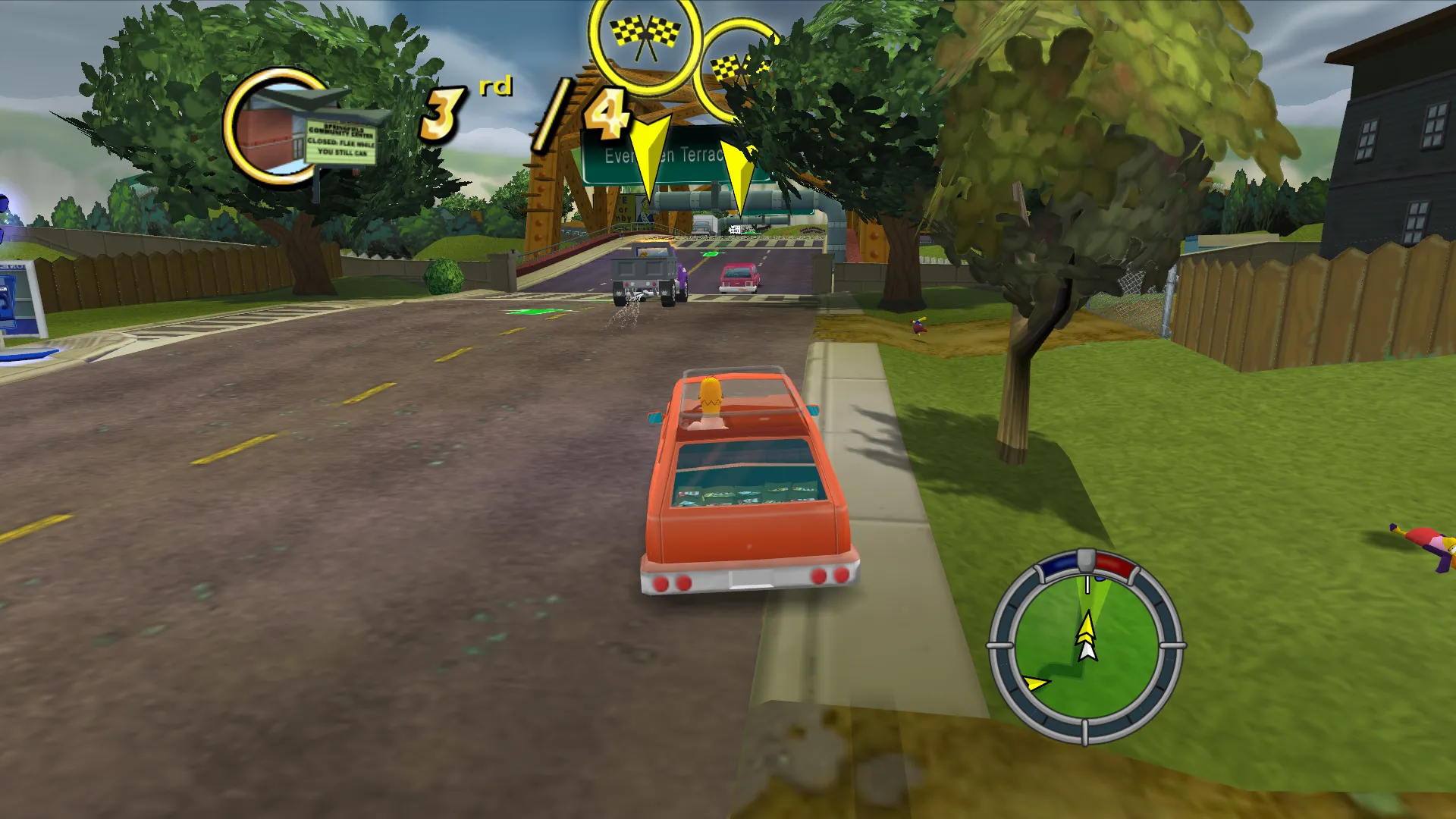The image size is (1456, 819).
Task: Open the circular radar minimap
Action: (1086, 647)
